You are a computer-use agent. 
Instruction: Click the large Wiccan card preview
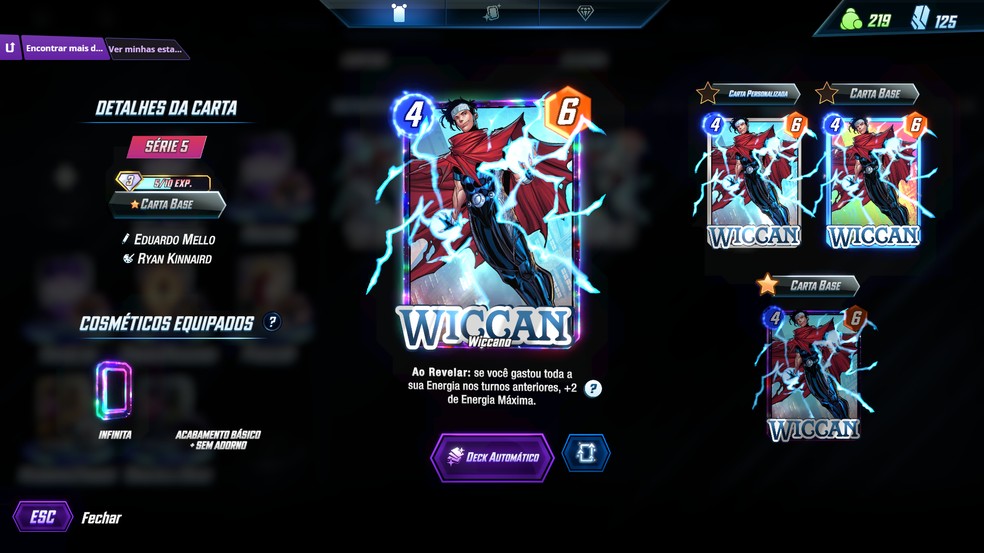(x=490, y=218)
